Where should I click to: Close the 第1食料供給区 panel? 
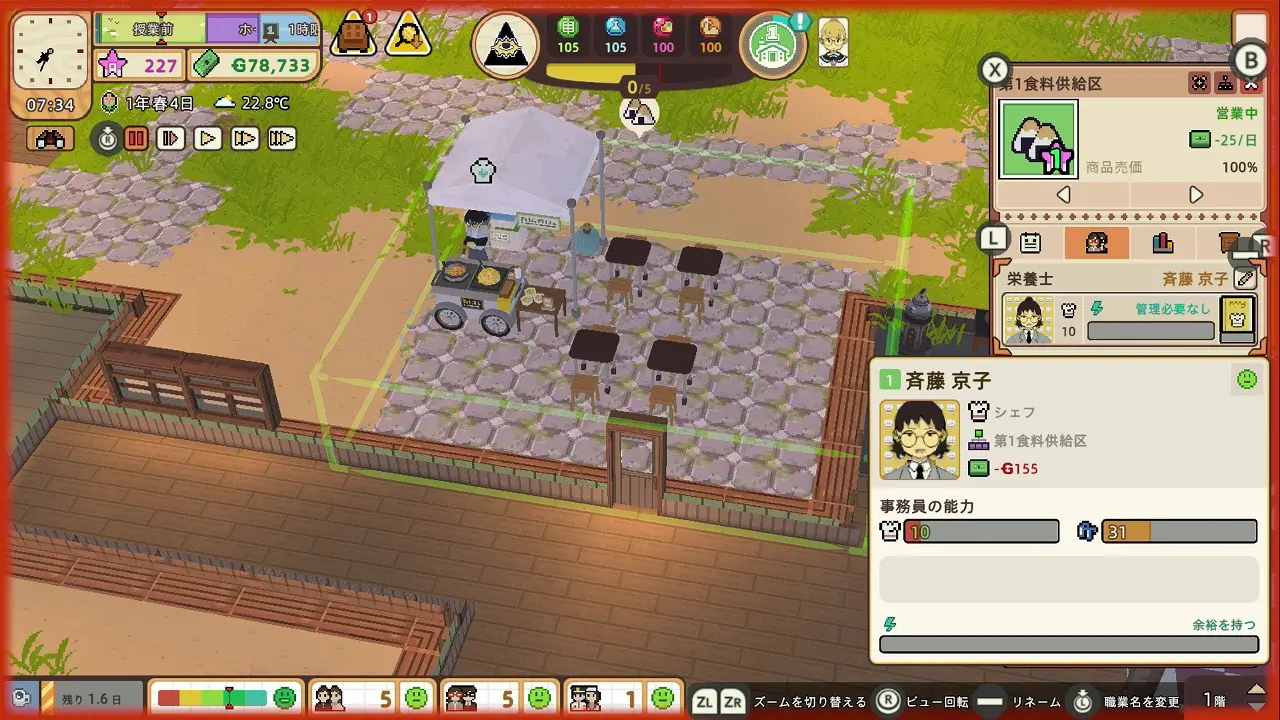pos(1250,84)
